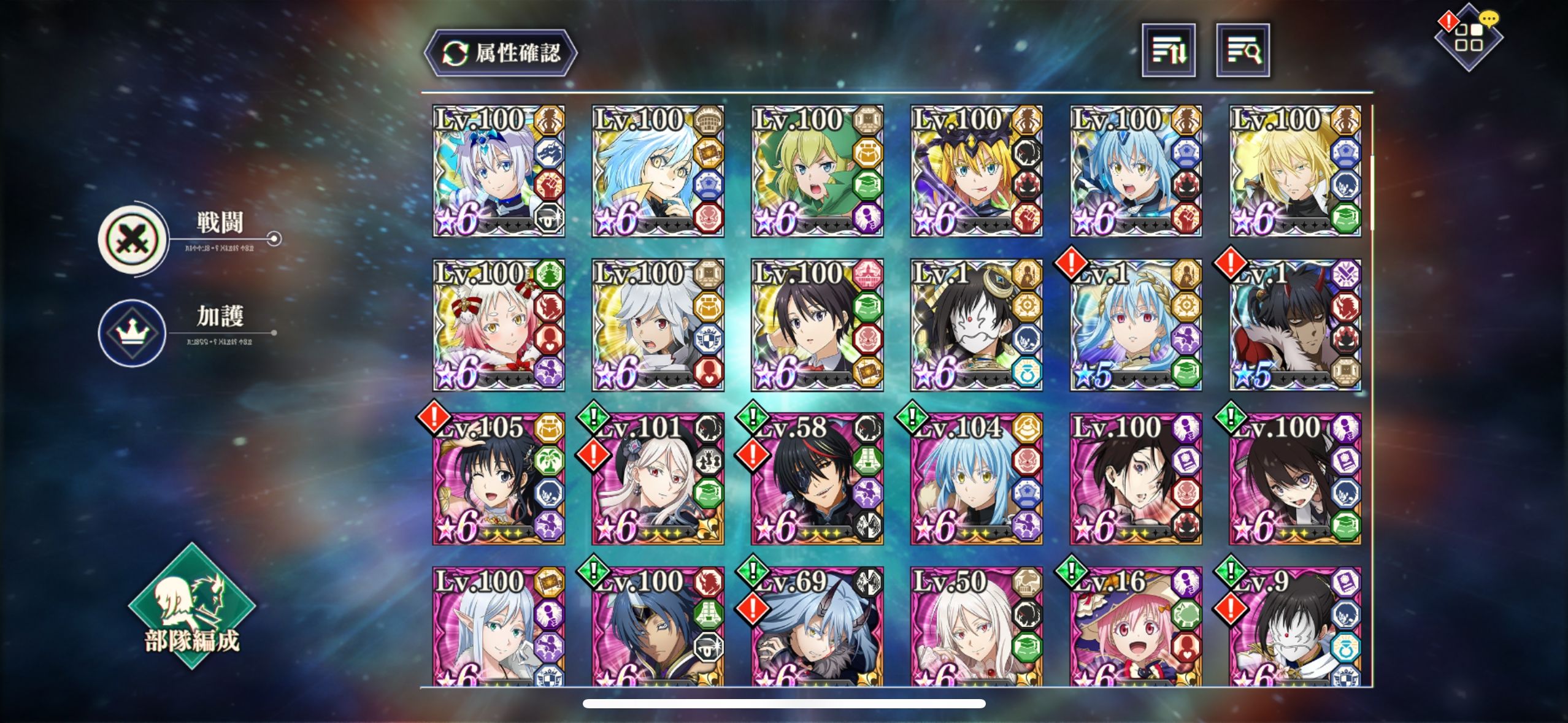The image size is (1568, 723).
Task: Open the filter search button
Action: pos(1243,50)
